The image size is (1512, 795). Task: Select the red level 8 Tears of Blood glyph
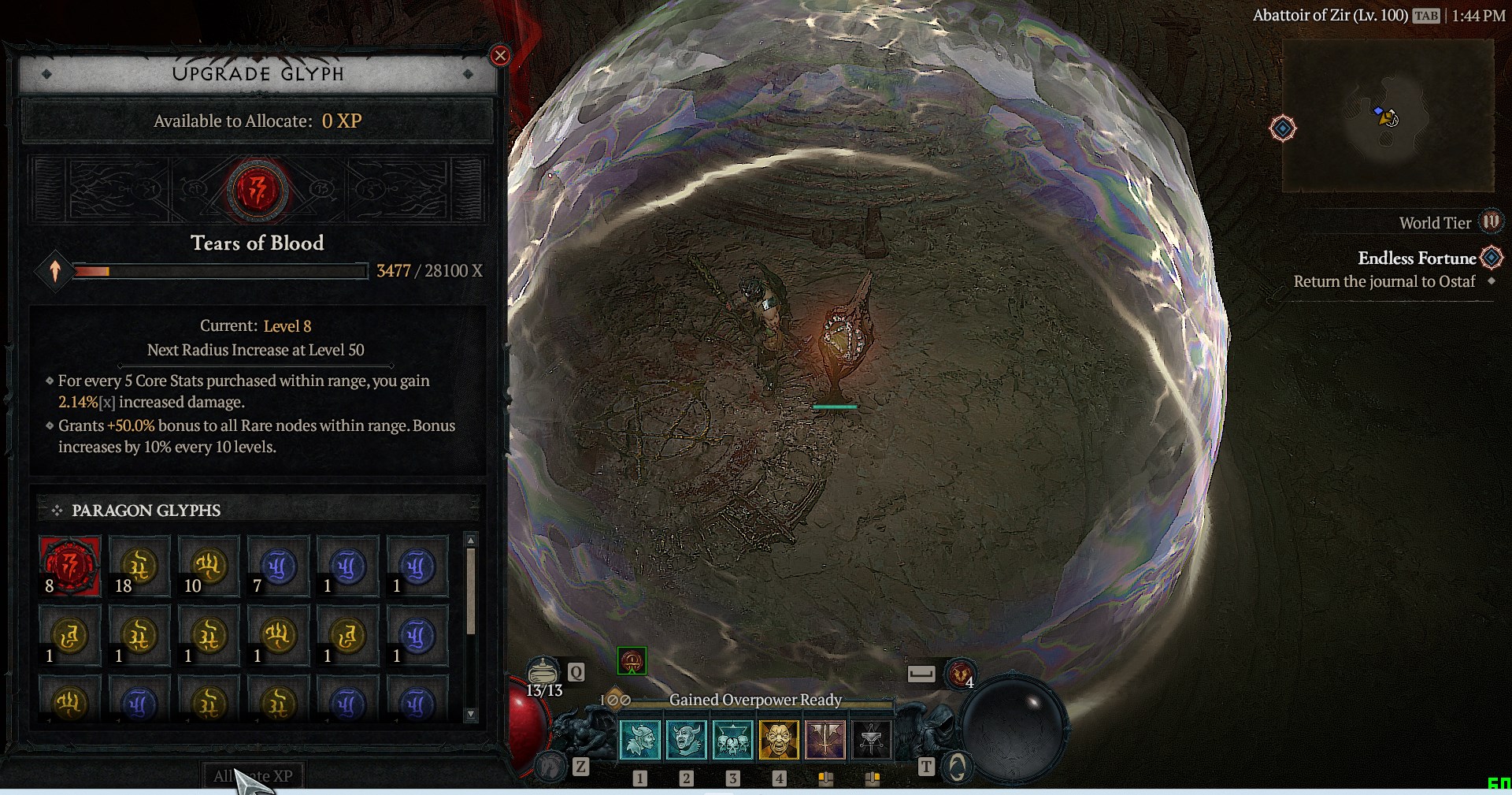pos(70,566)
